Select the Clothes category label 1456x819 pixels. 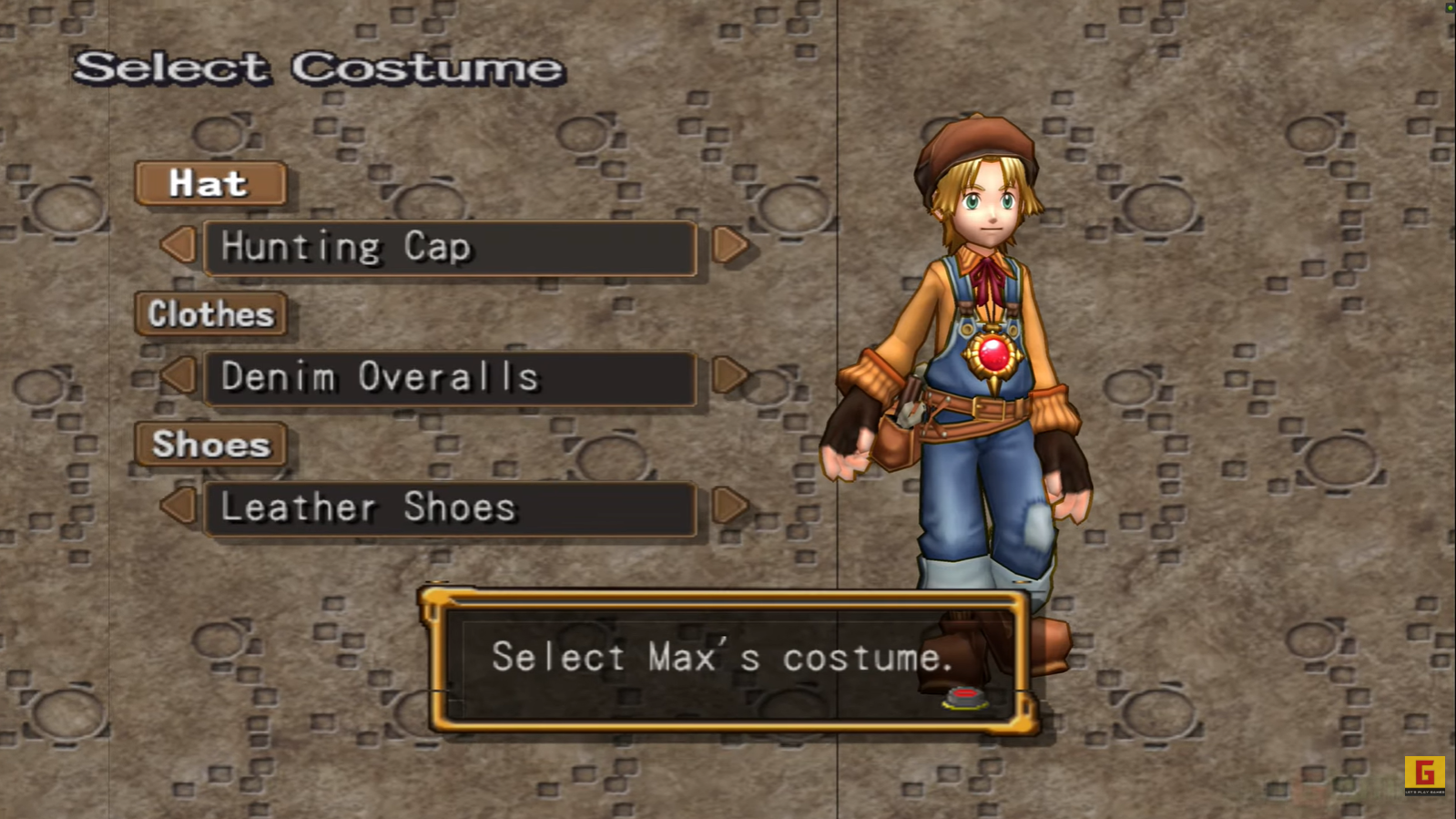tap(210, 314)
